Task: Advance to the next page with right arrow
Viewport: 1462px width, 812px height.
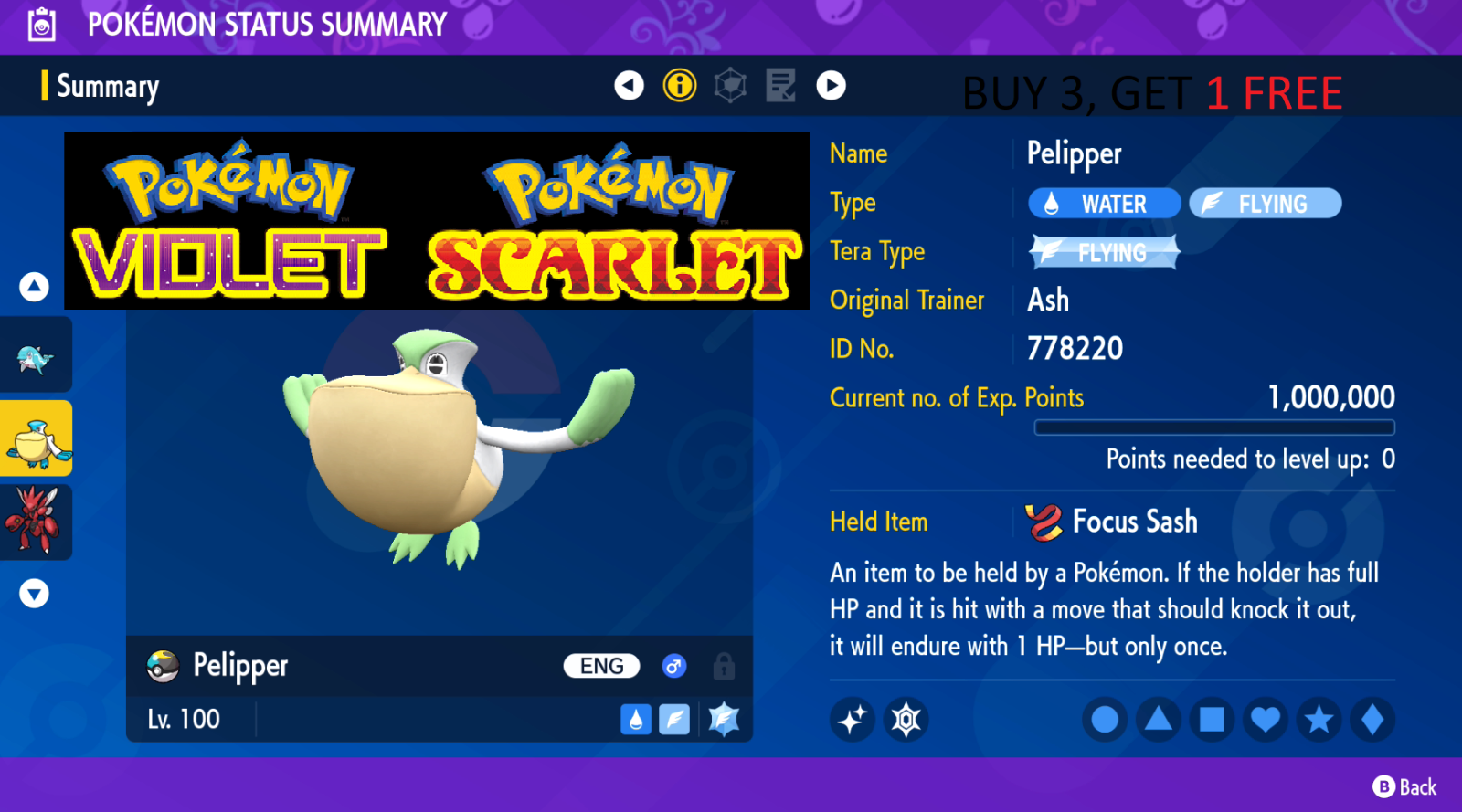Action: click(x=832, y=85)
